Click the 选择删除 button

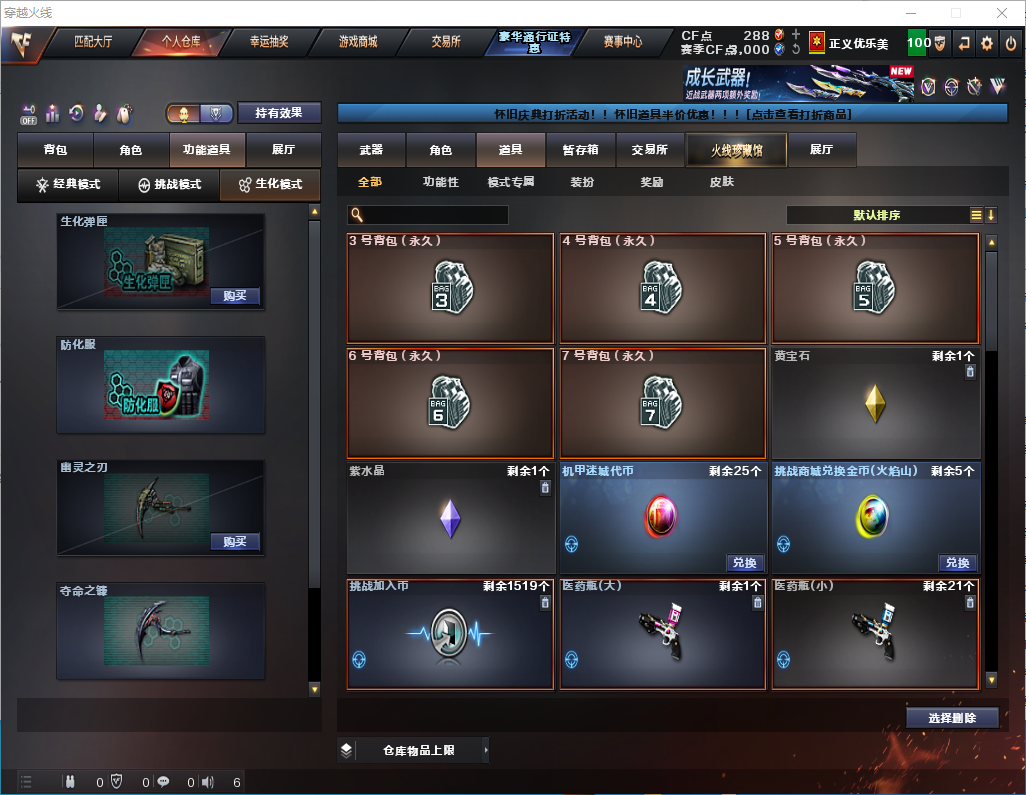[952, 718]
